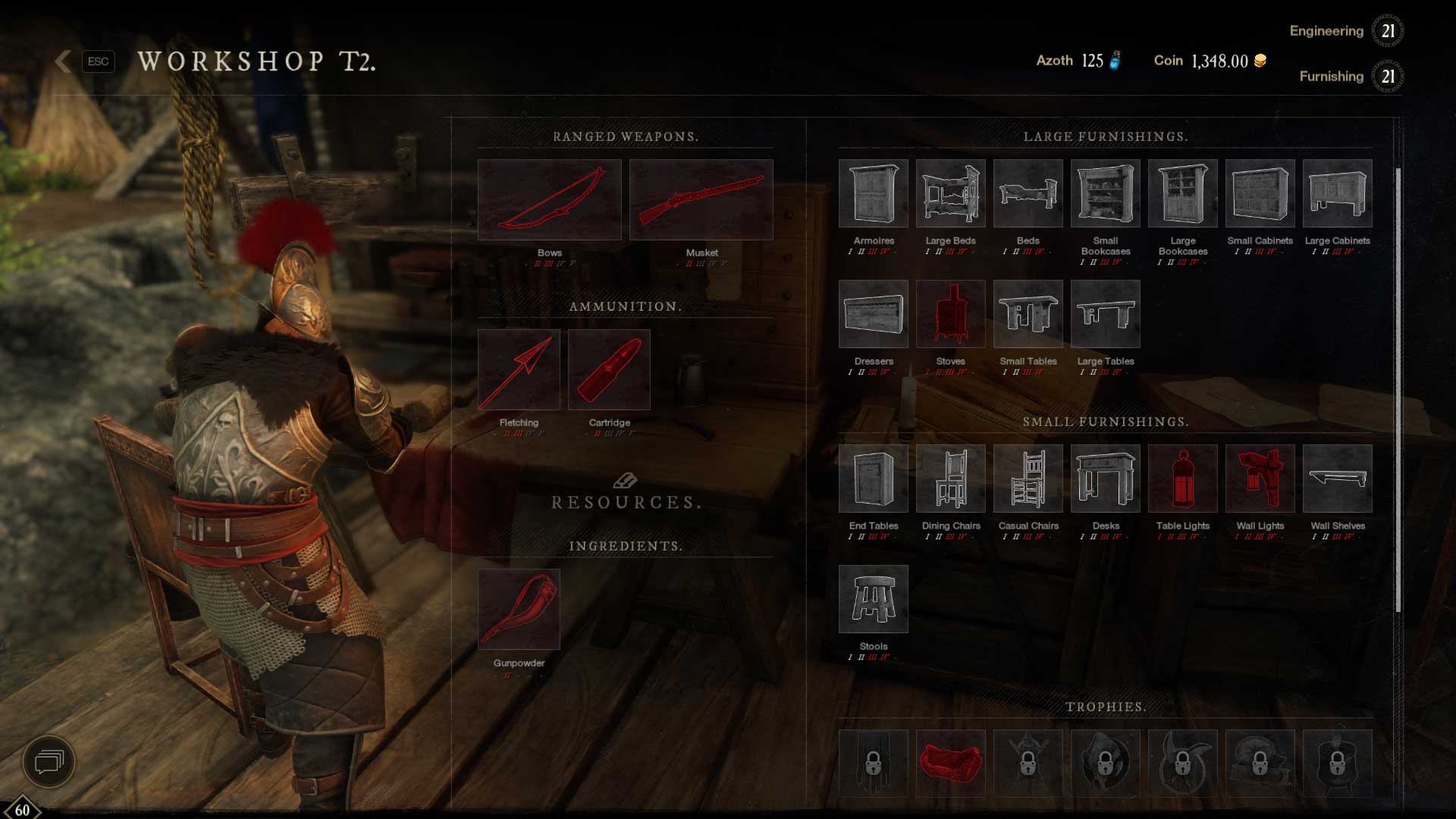The height and width of the screenshot is (819, 1456).
Task: Select the Large Cabinets tile
Action: pos(1337,193)
